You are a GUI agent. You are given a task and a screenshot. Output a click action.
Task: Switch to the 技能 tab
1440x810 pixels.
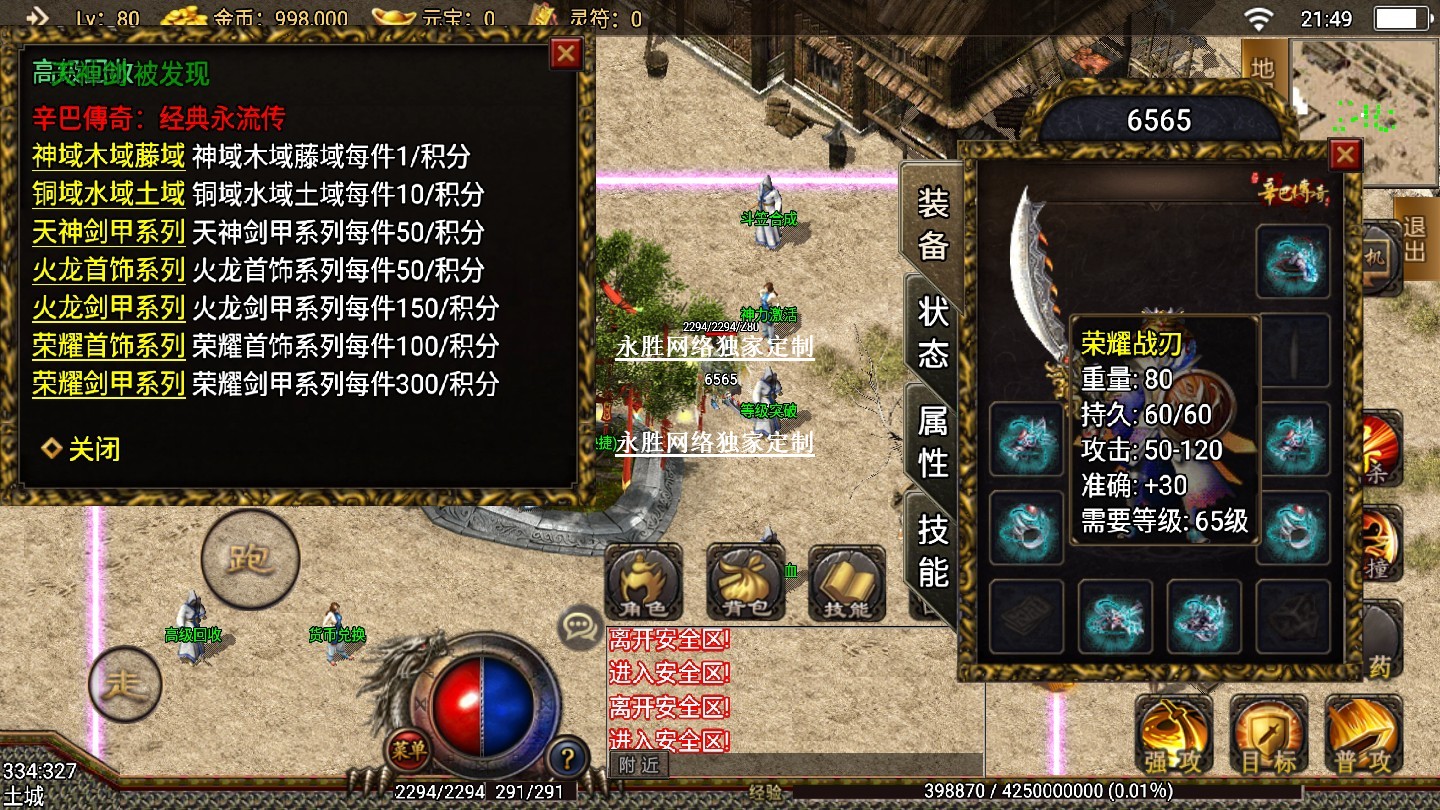point(933,550)
